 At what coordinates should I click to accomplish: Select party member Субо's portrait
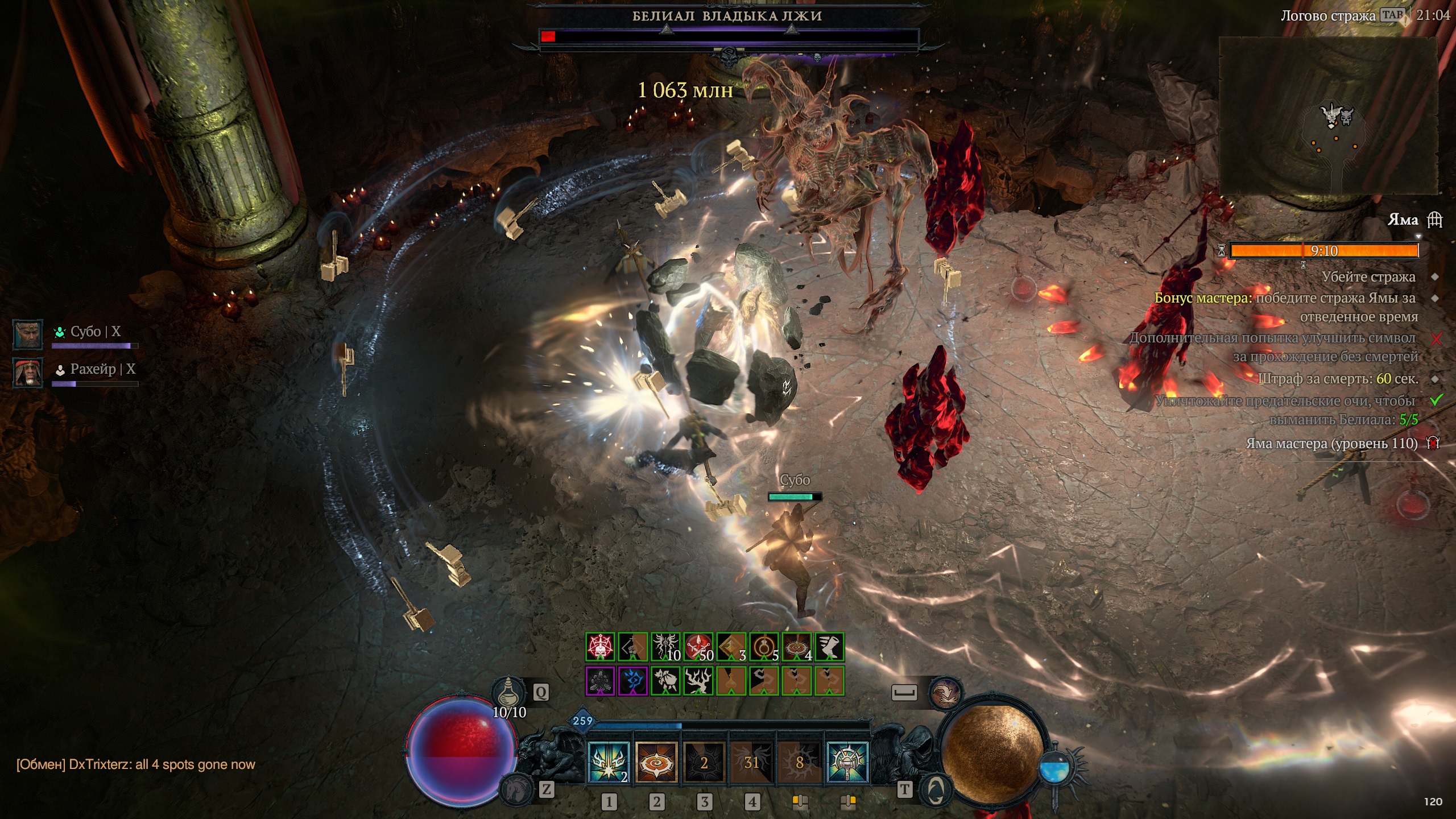click(x=28, y=334)
